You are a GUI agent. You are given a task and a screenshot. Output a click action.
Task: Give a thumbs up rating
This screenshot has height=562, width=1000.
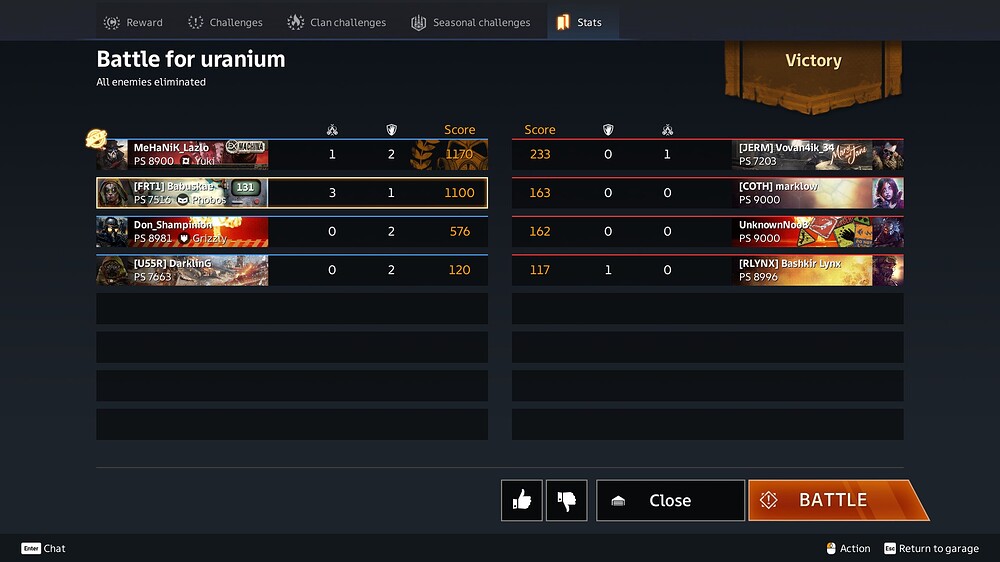(522, 500)
